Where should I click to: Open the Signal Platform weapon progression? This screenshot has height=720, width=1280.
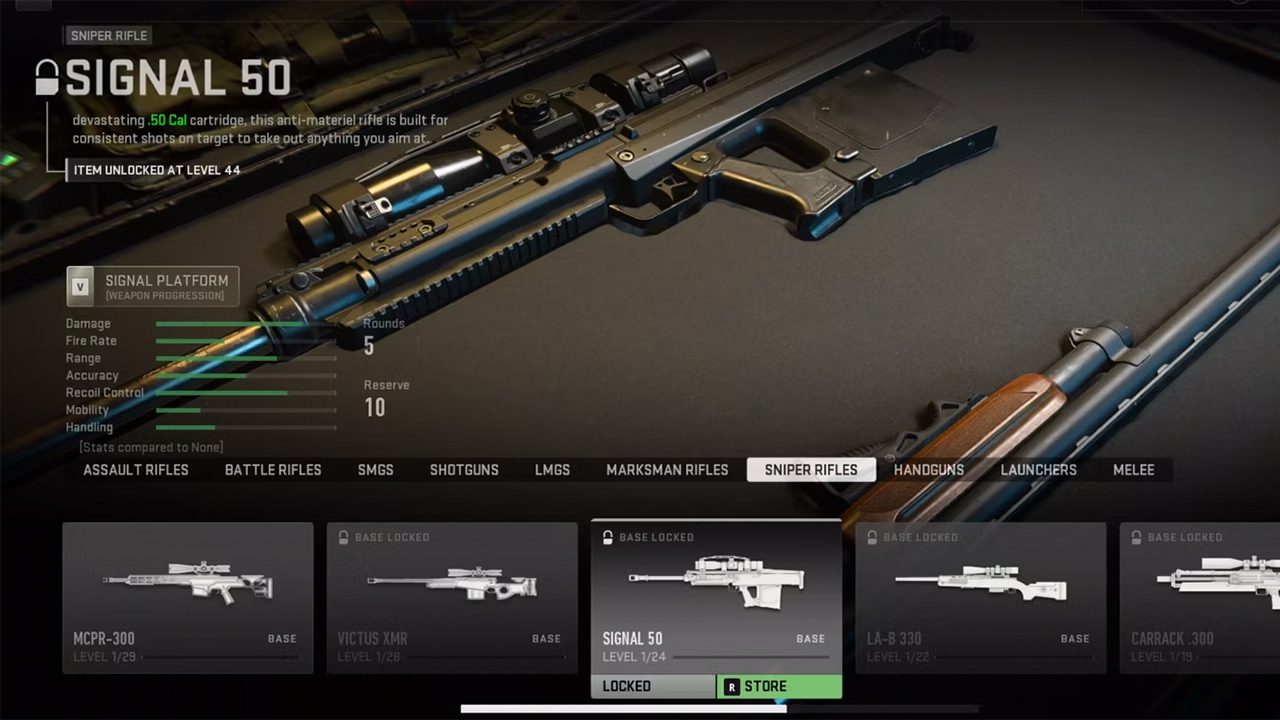(153, 286)
